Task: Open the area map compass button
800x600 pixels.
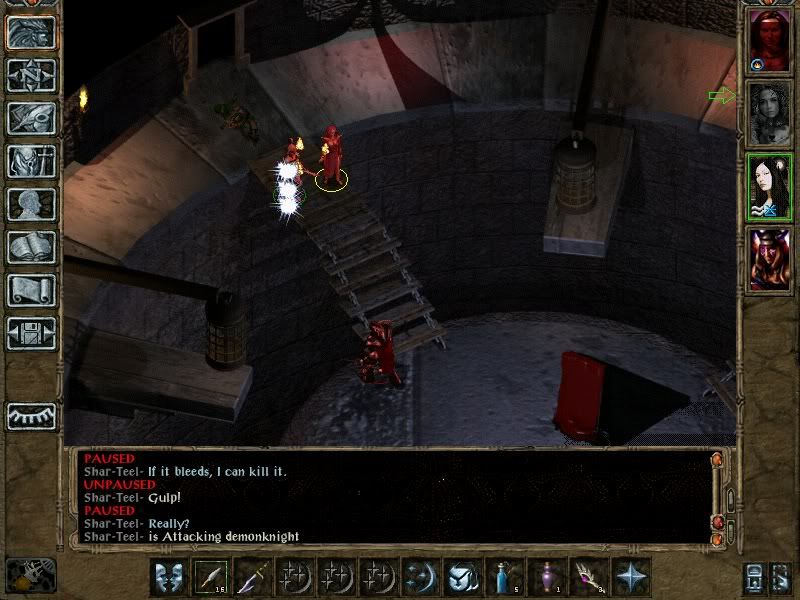Action: click(x=31, y=76)
